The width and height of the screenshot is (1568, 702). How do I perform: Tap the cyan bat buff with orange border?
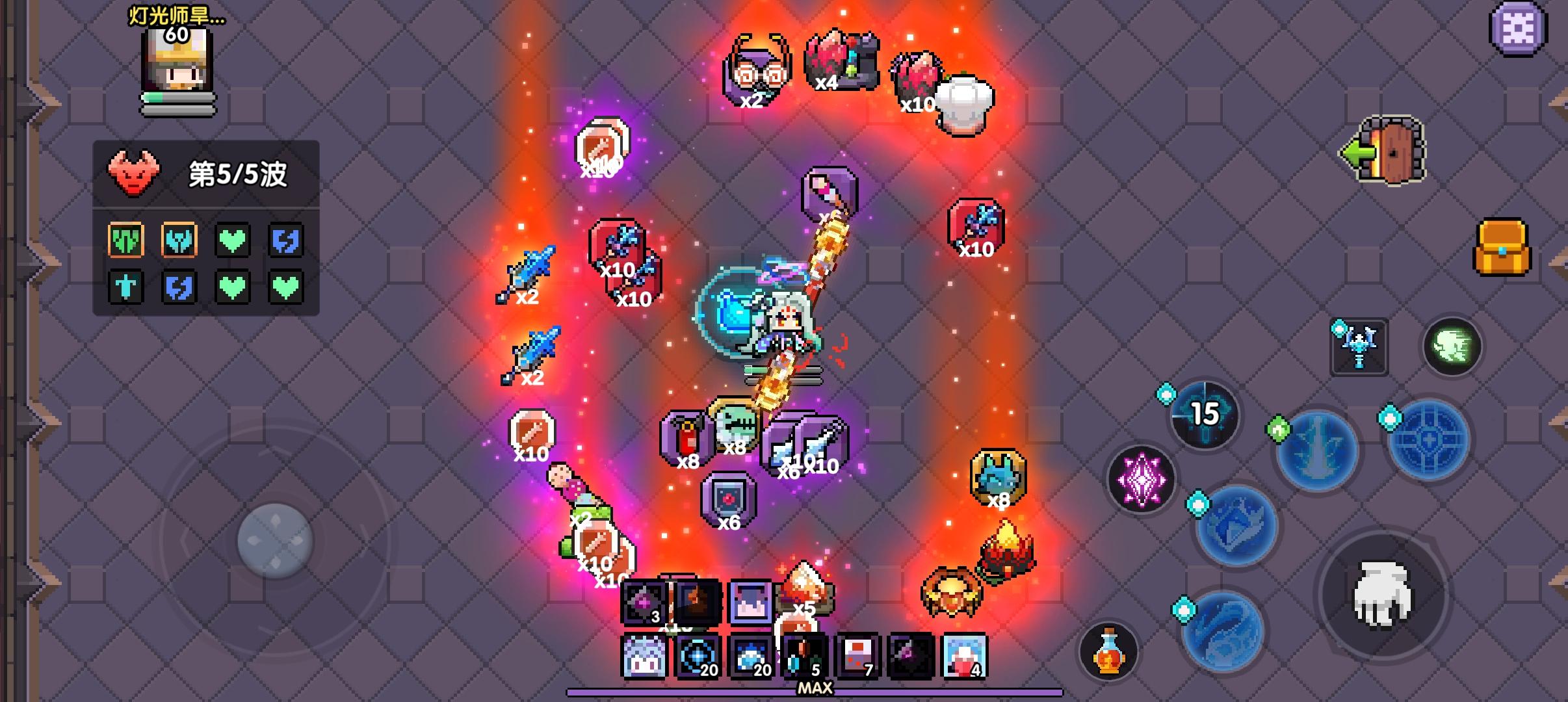(x=179, y=239)
